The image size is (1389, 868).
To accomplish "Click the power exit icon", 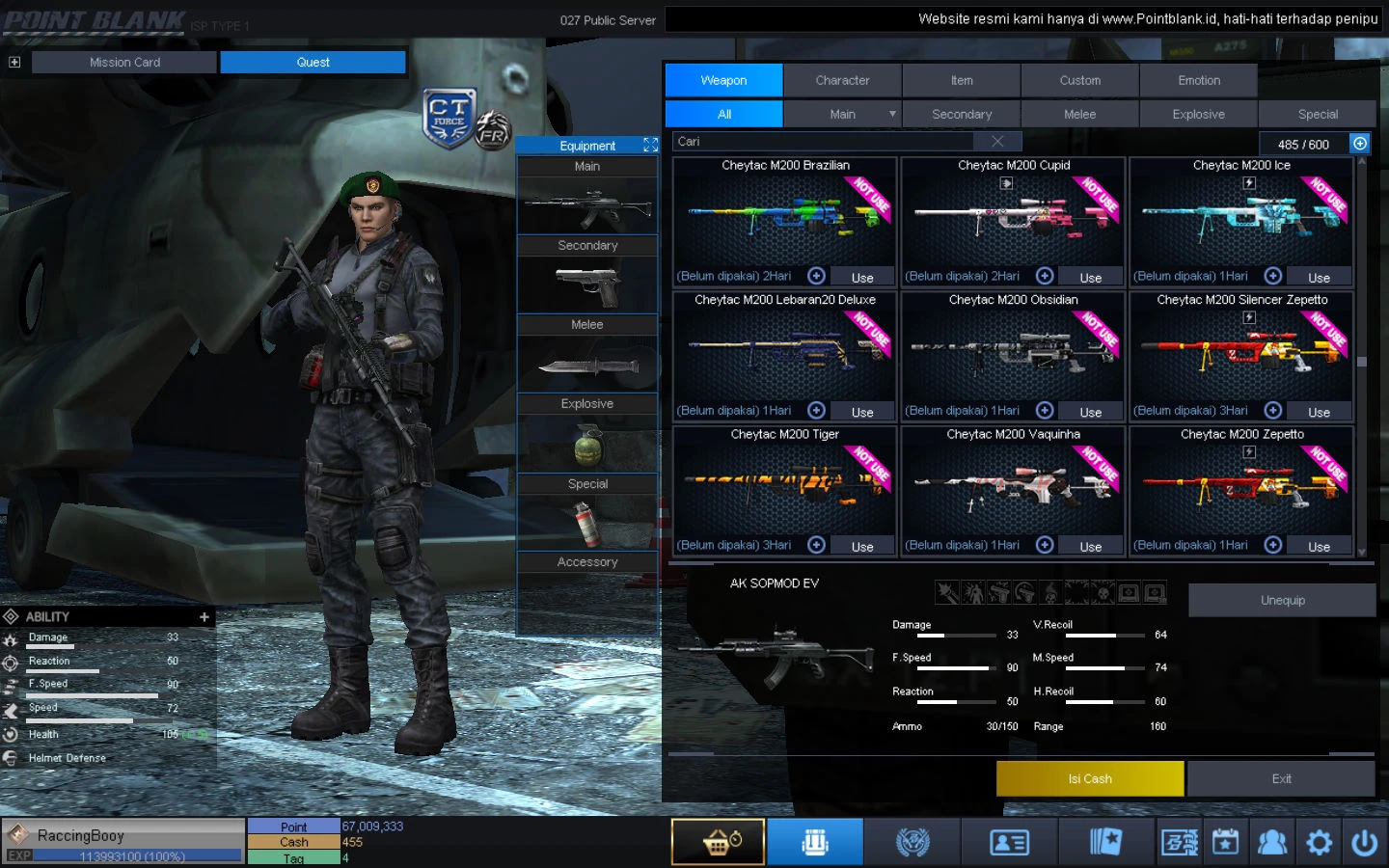I will pyautogui.click(x=1366, y=841).
